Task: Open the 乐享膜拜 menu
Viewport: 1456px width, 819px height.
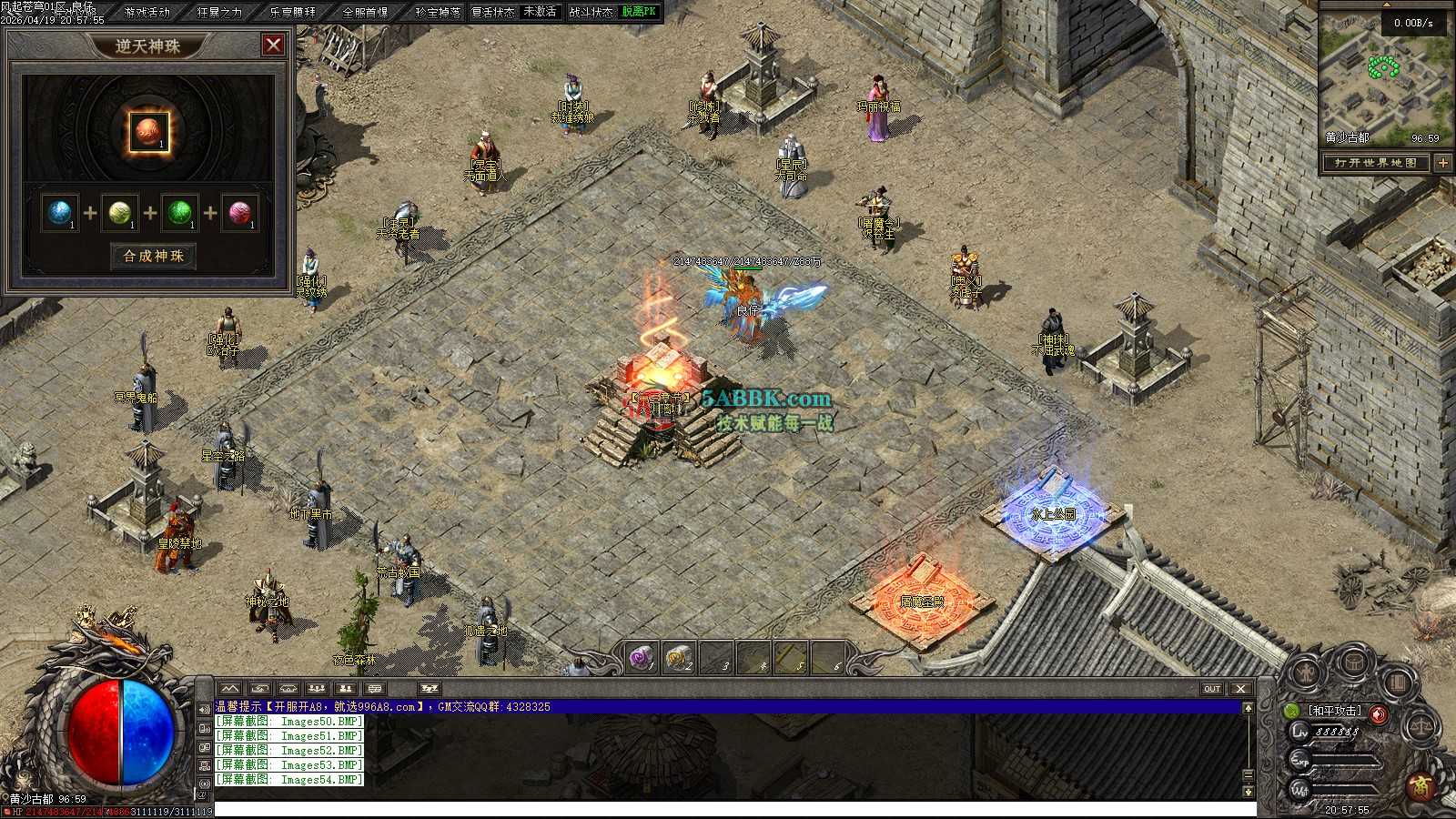Action: coord(293,12)
